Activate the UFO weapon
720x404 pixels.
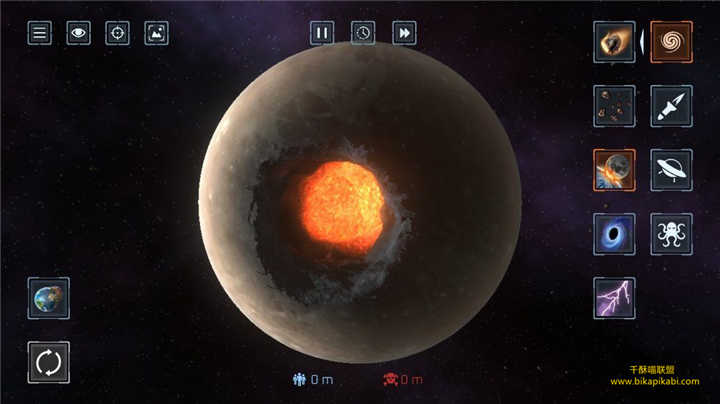point(671,170)
